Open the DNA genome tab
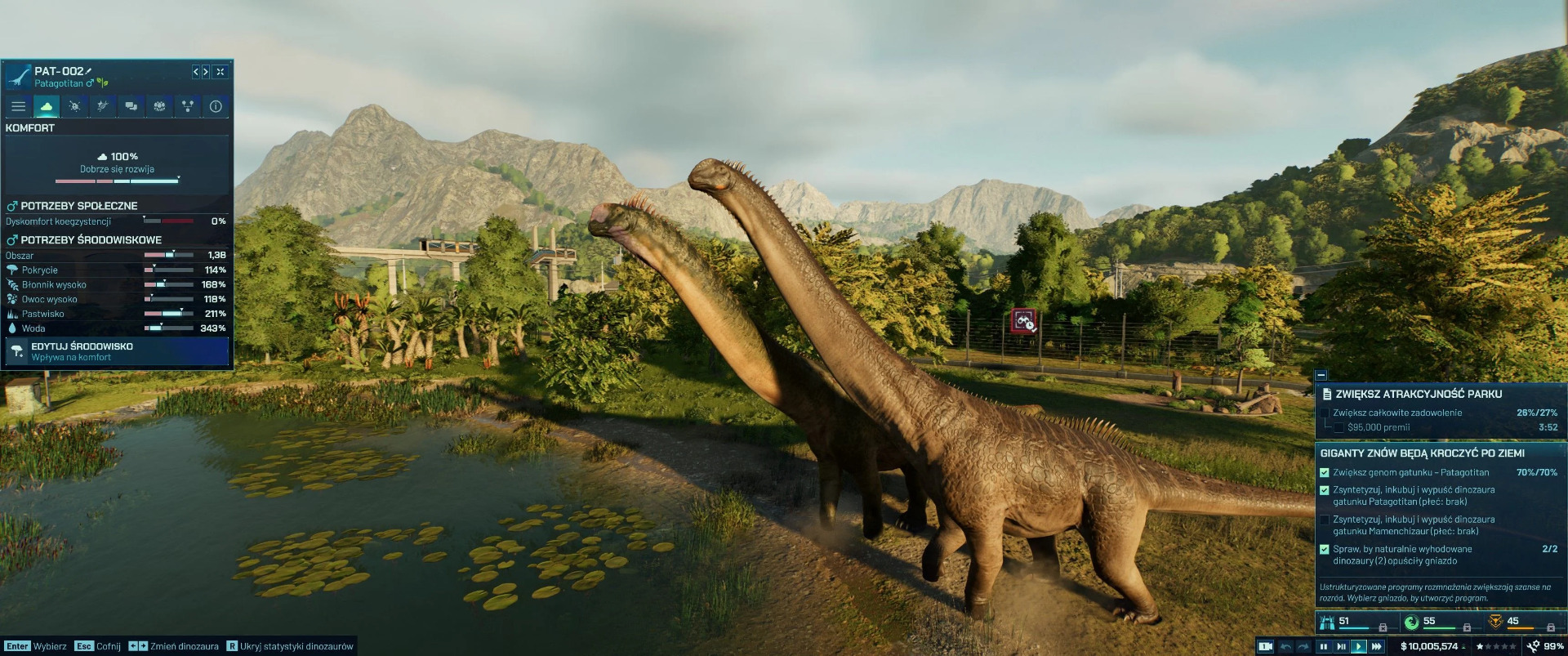Image resolution: width=1568 pixels, height=656 pixels. (102, 106)
